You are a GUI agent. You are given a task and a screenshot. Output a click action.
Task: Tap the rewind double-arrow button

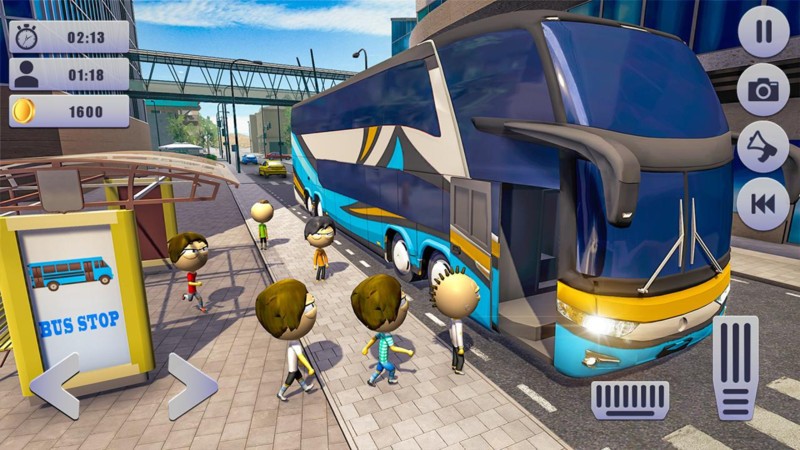pos(763,203)
